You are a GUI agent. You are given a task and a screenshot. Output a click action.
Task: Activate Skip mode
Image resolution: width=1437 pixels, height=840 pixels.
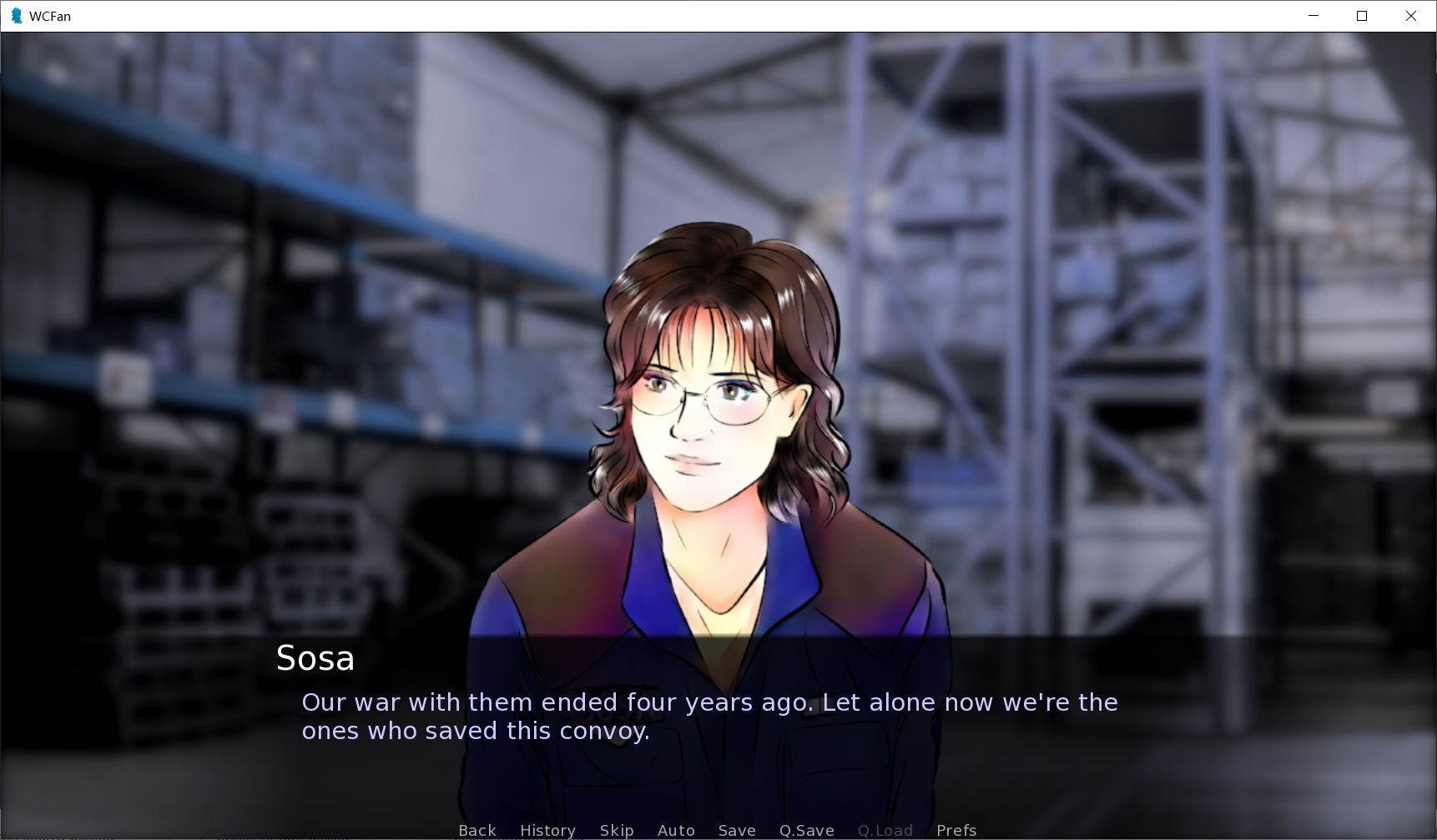click(617, 830)
